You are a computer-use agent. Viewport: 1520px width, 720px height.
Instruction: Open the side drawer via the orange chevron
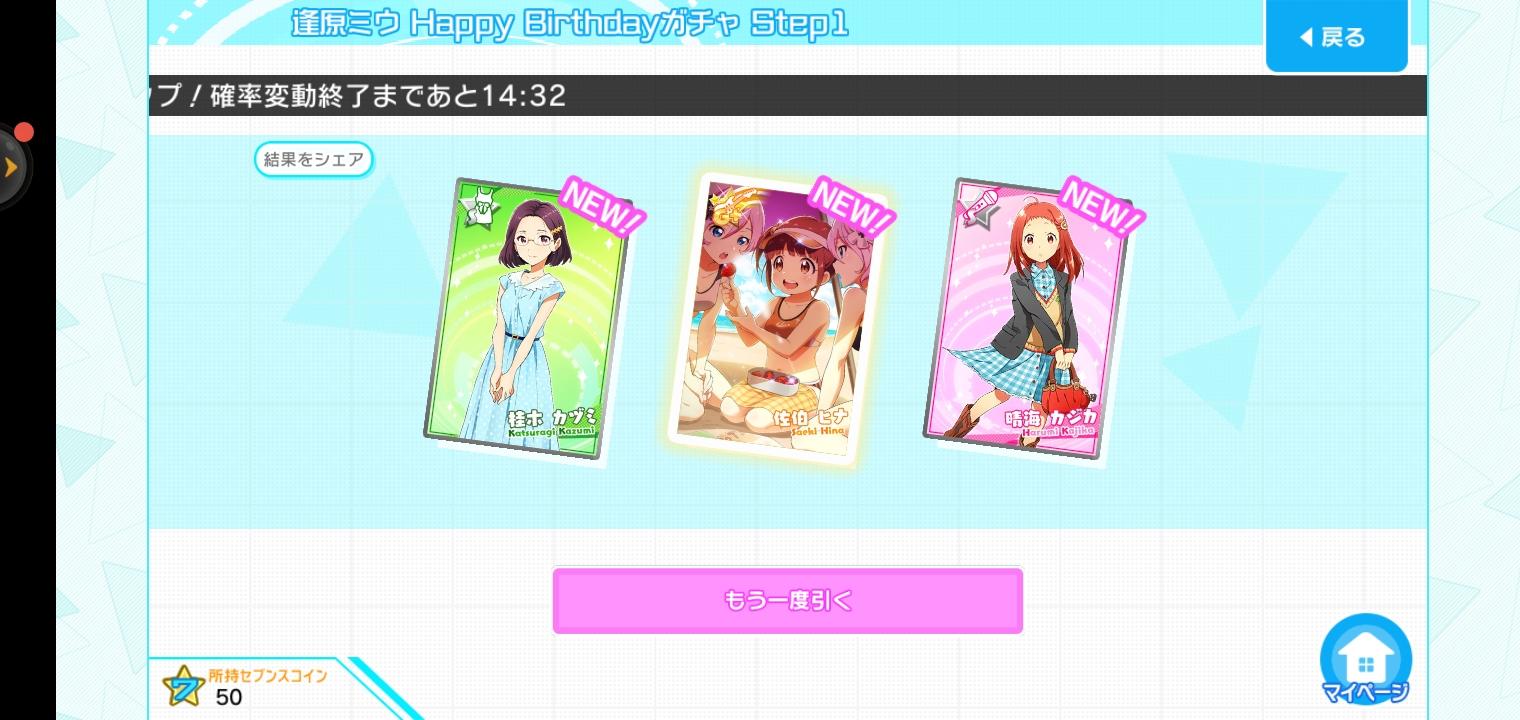pos(12,167)
